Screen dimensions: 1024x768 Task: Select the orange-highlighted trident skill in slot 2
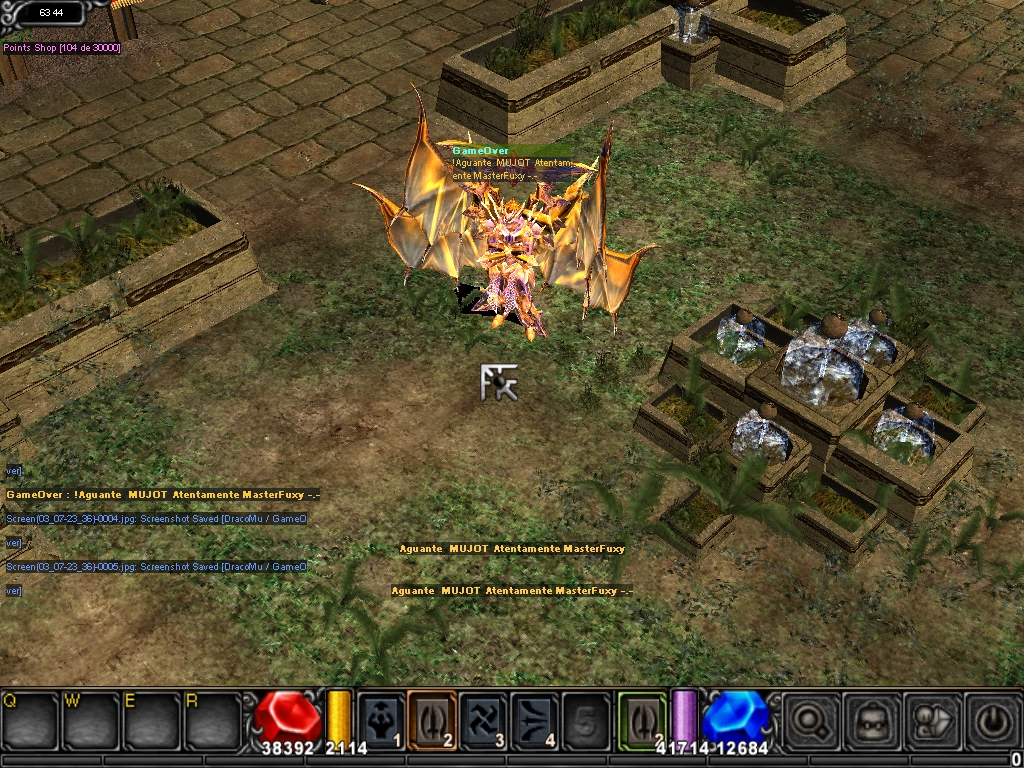(432, 720)
